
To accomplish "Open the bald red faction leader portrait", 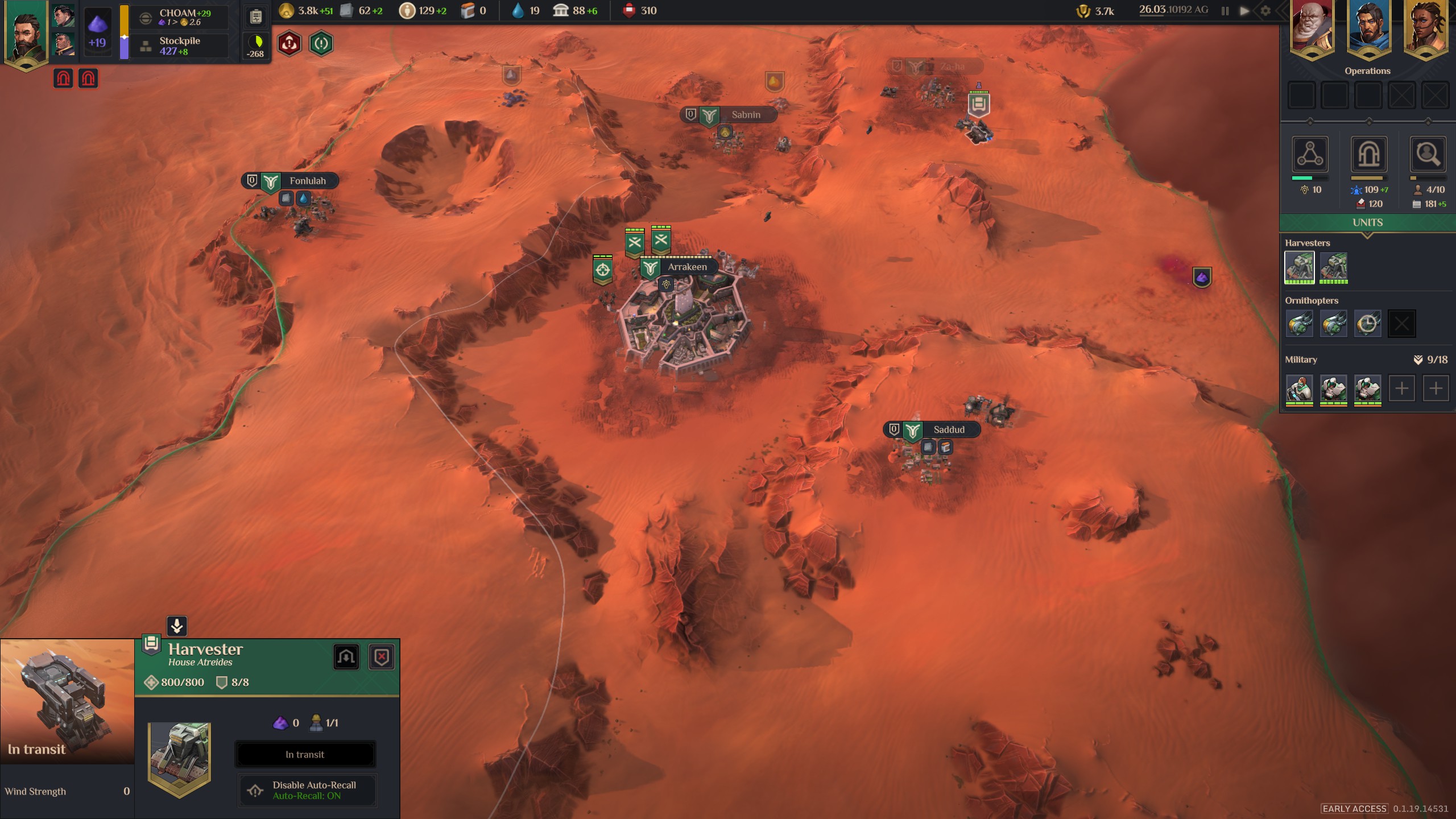I will (1312, 28).
